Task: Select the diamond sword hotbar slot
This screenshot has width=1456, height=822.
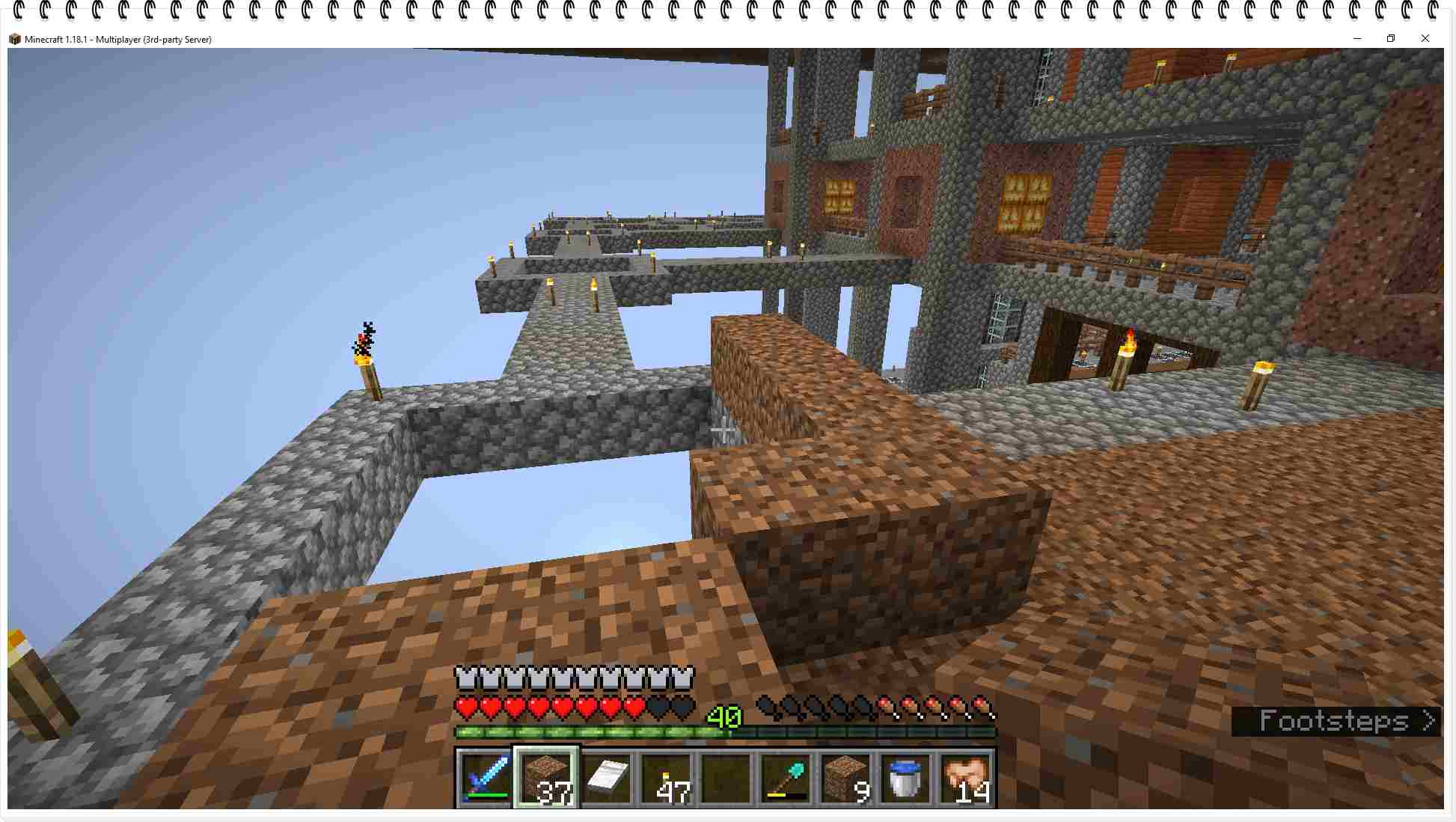Action: point(485,777)
